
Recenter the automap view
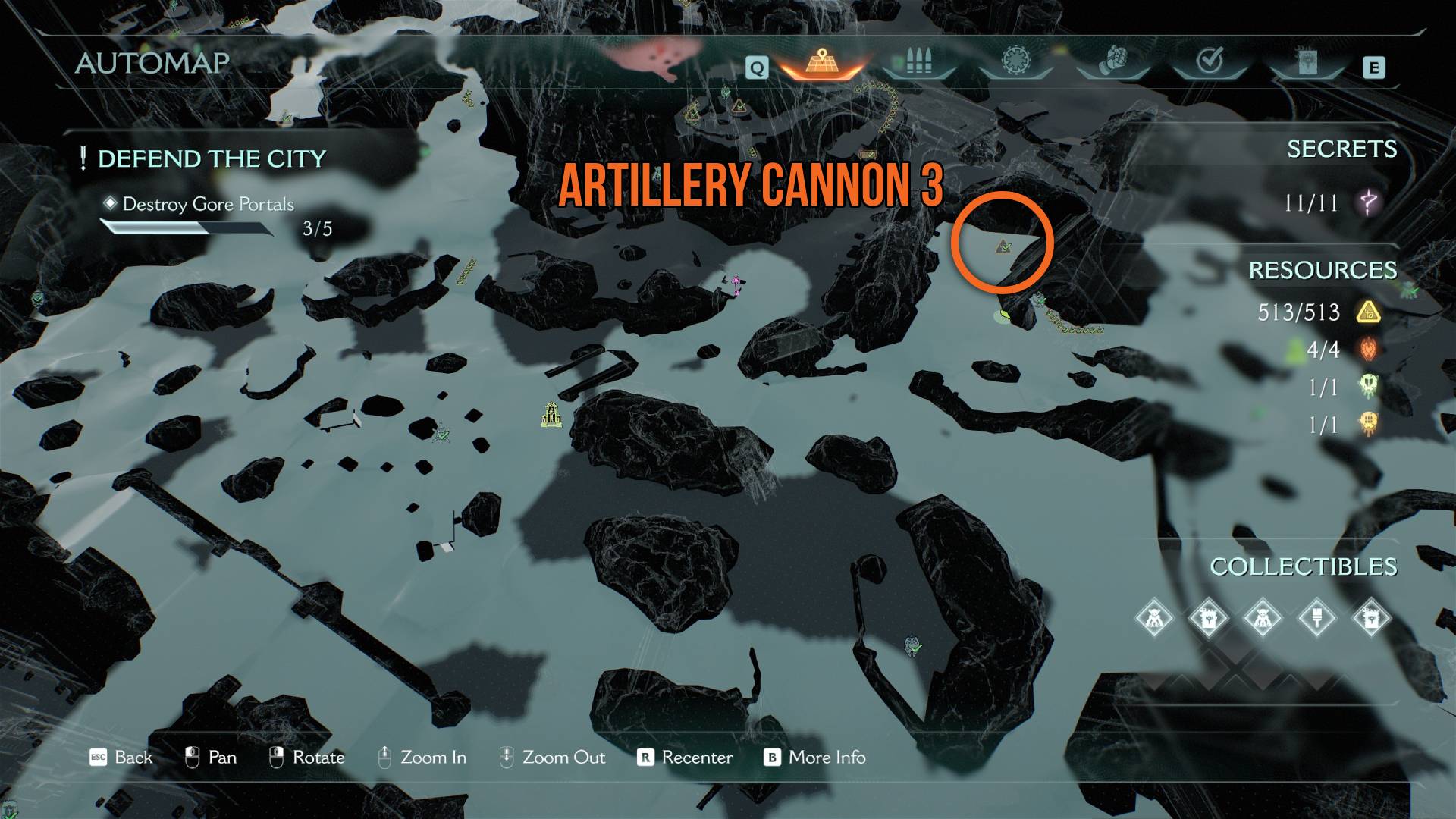[685, 758]
